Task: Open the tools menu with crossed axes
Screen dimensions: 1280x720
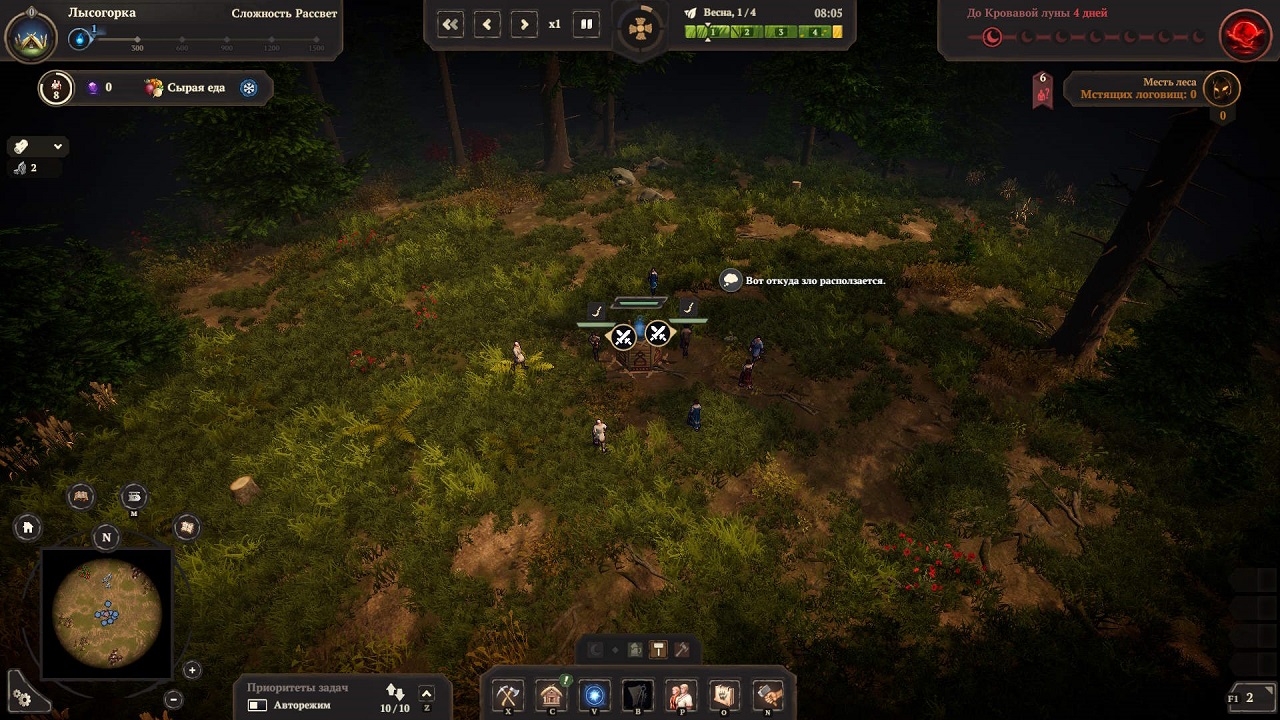Action: [x=508, y=694]
